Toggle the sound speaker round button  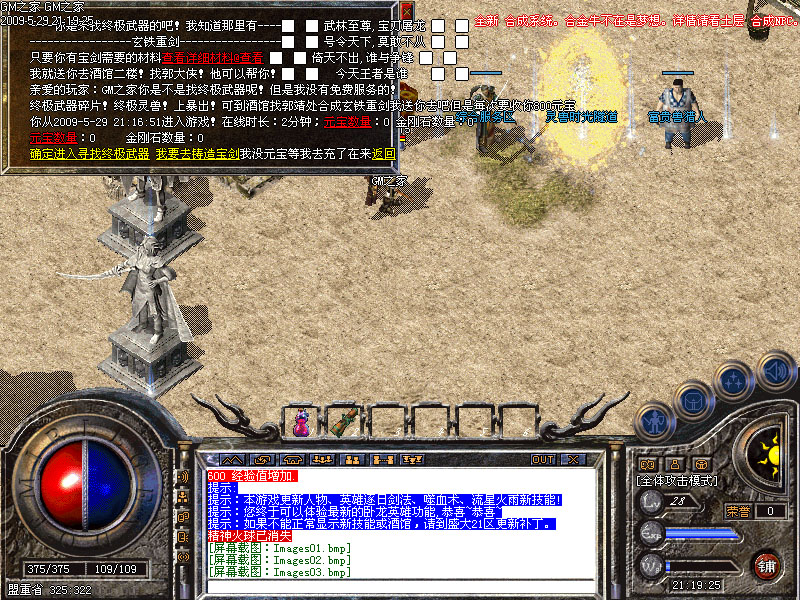click(x=774, y=370)
